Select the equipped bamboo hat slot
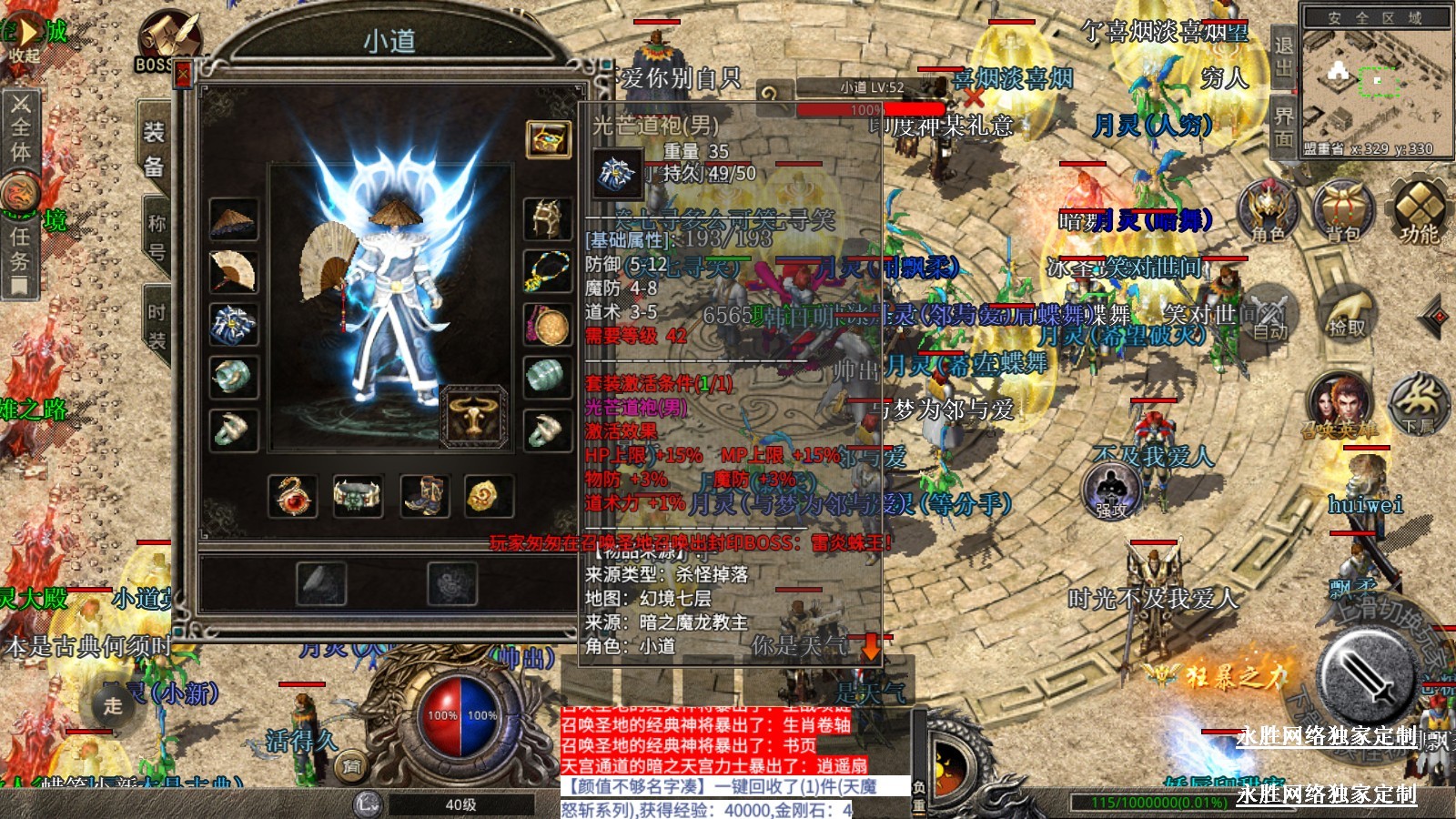 click(233, 219)
